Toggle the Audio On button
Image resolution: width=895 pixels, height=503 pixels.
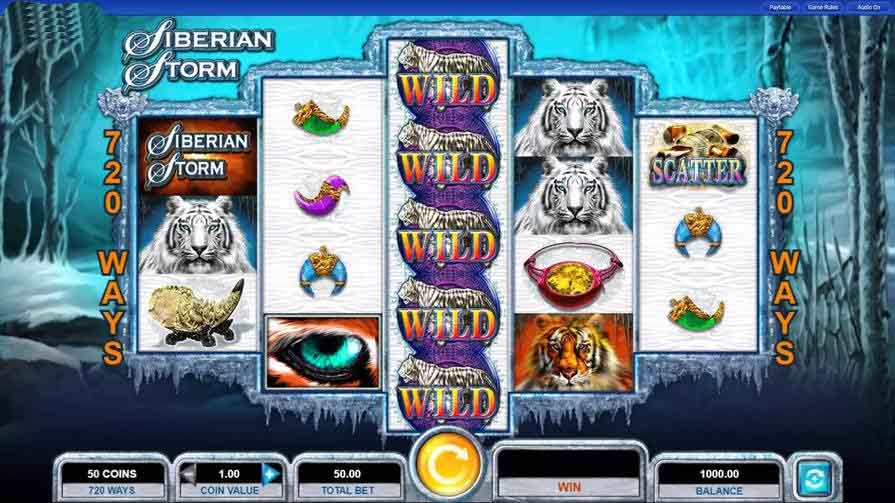(x=867, y=7)
